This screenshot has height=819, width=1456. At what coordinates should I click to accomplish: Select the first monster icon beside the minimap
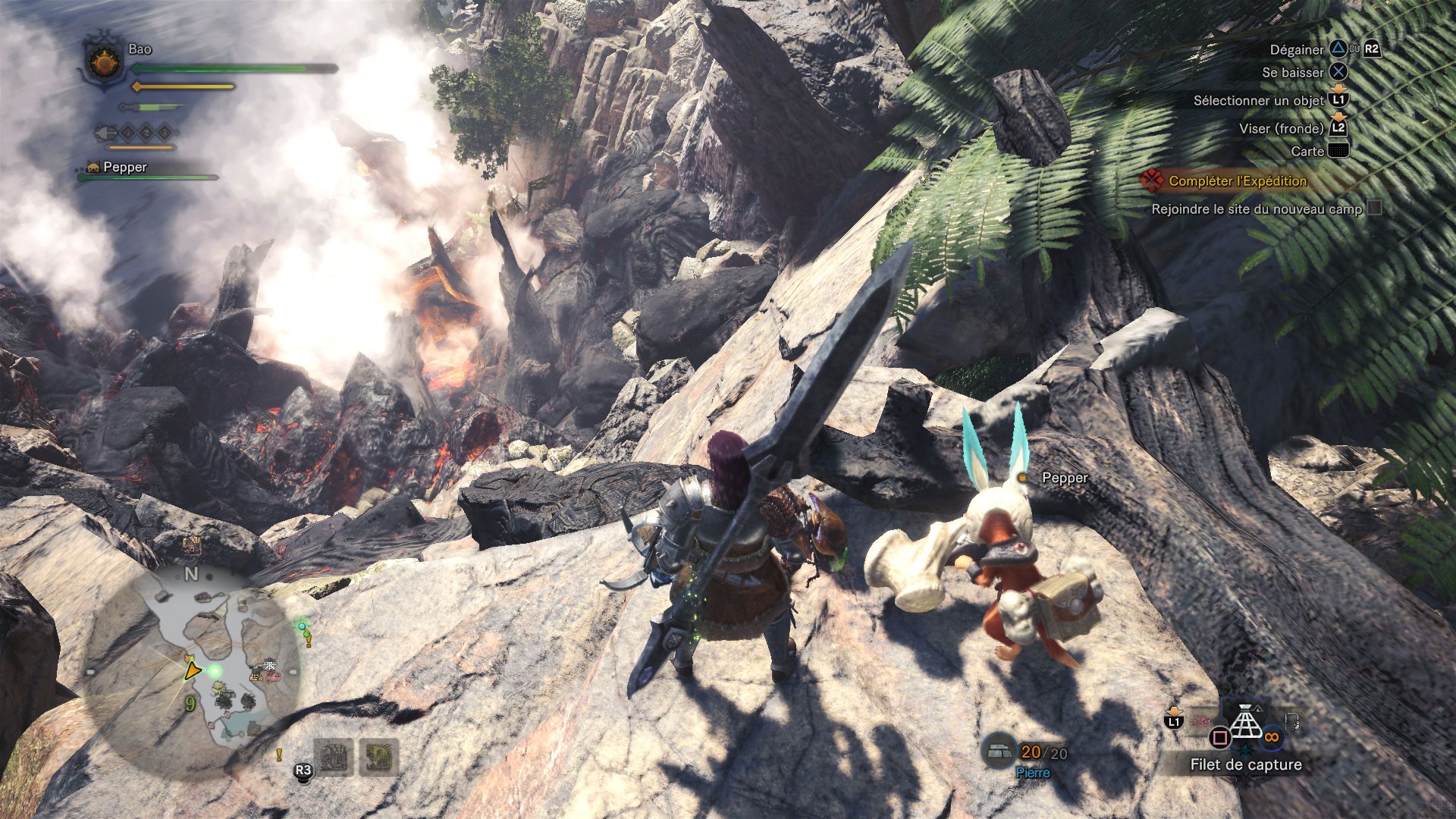click(333, 757)
